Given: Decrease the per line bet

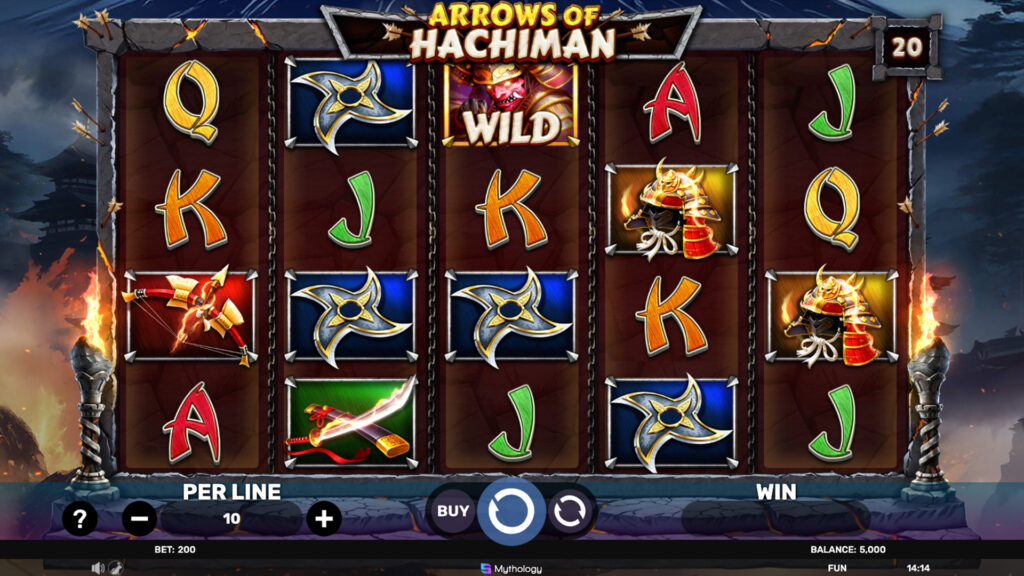Looking at the screenshot, I should tap(140, 518).
